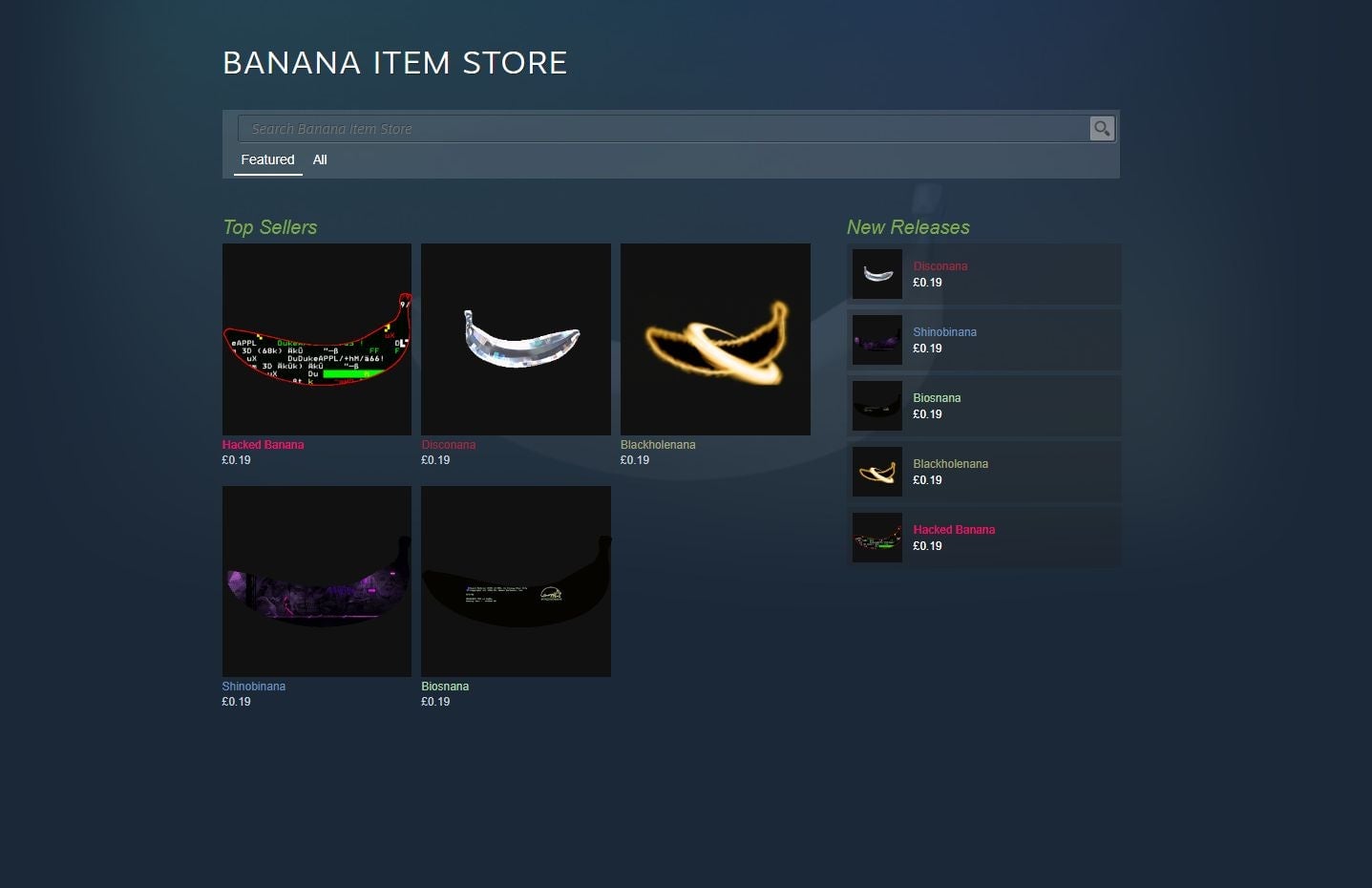Screen dimensions: 1372x888
Task: Open the purple Shinobinana image under Top Sellers
Action: click(316, 581)
